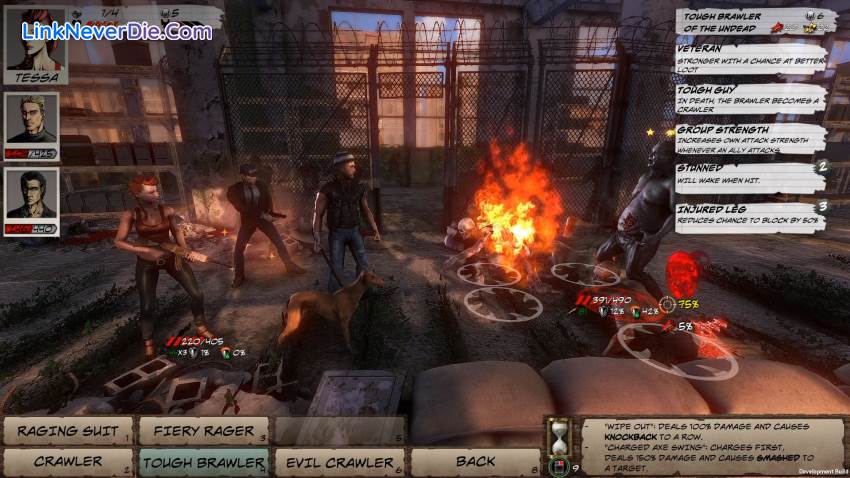The height and width of the screenshot is (478, 850).
Task: Target the Evil Crawler enemy button
Action: point(339,462)
